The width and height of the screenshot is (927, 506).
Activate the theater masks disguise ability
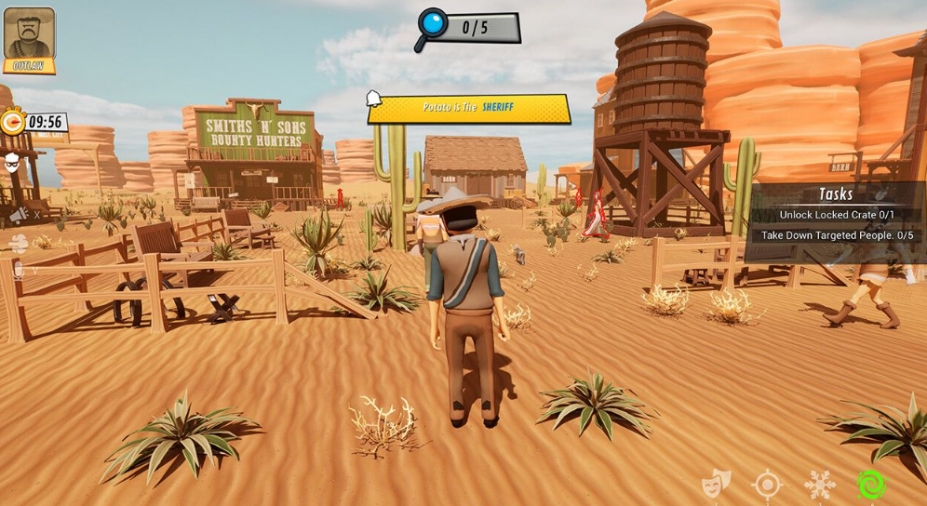pos(716,485)
